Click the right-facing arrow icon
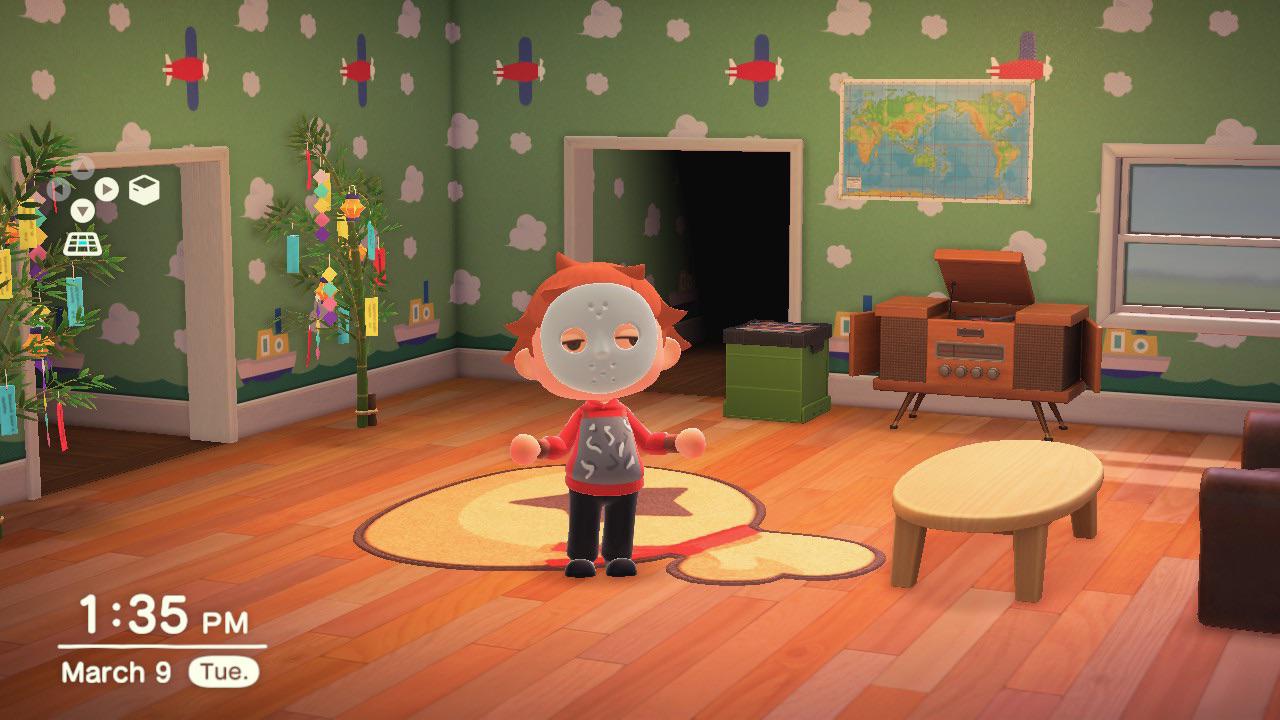The height and width of the screenshot is (720, 1280). pos(106,188)
